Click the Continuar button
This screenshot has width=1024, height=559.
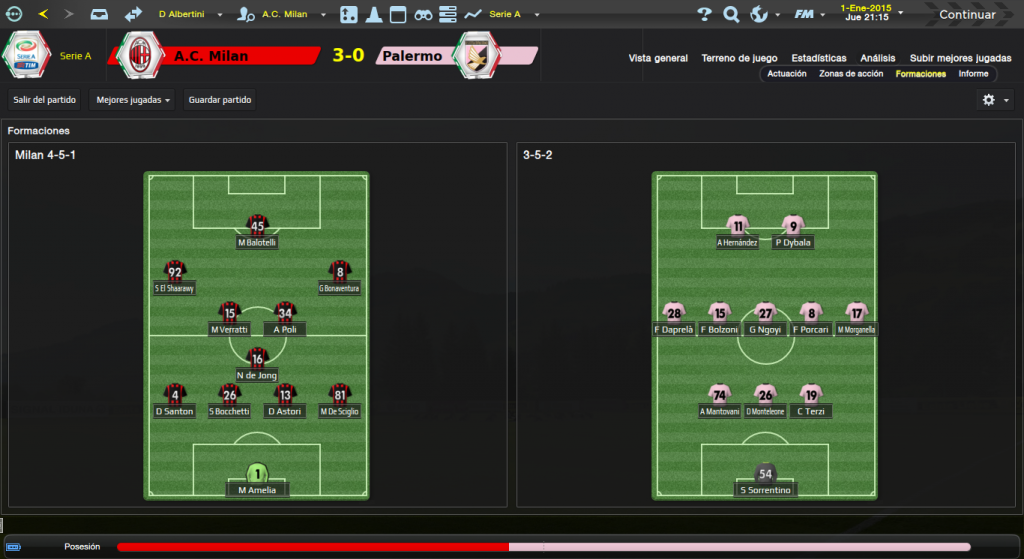(x=966, y=15)
